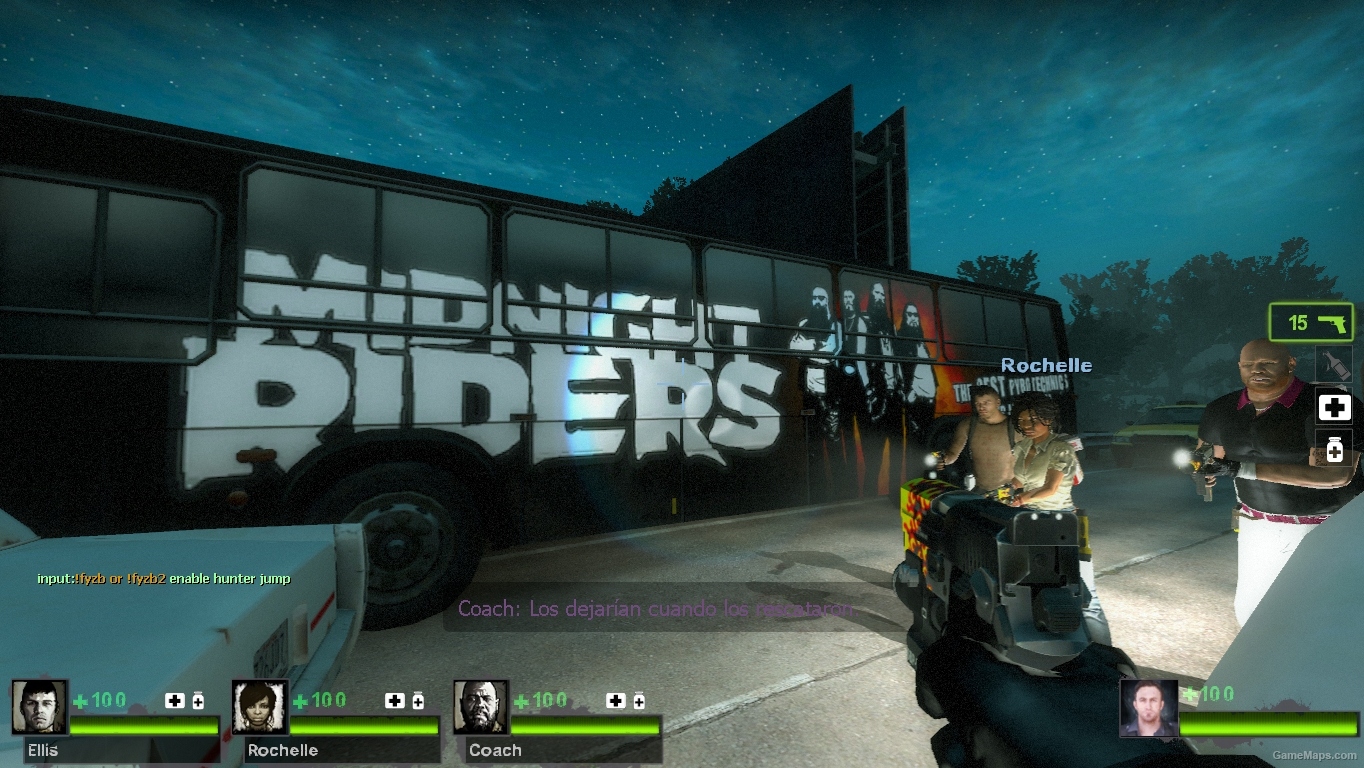Click the Molotov throwable slot icon
The height and width of the screenshot is (768, 1364).
pos(1334,364)
